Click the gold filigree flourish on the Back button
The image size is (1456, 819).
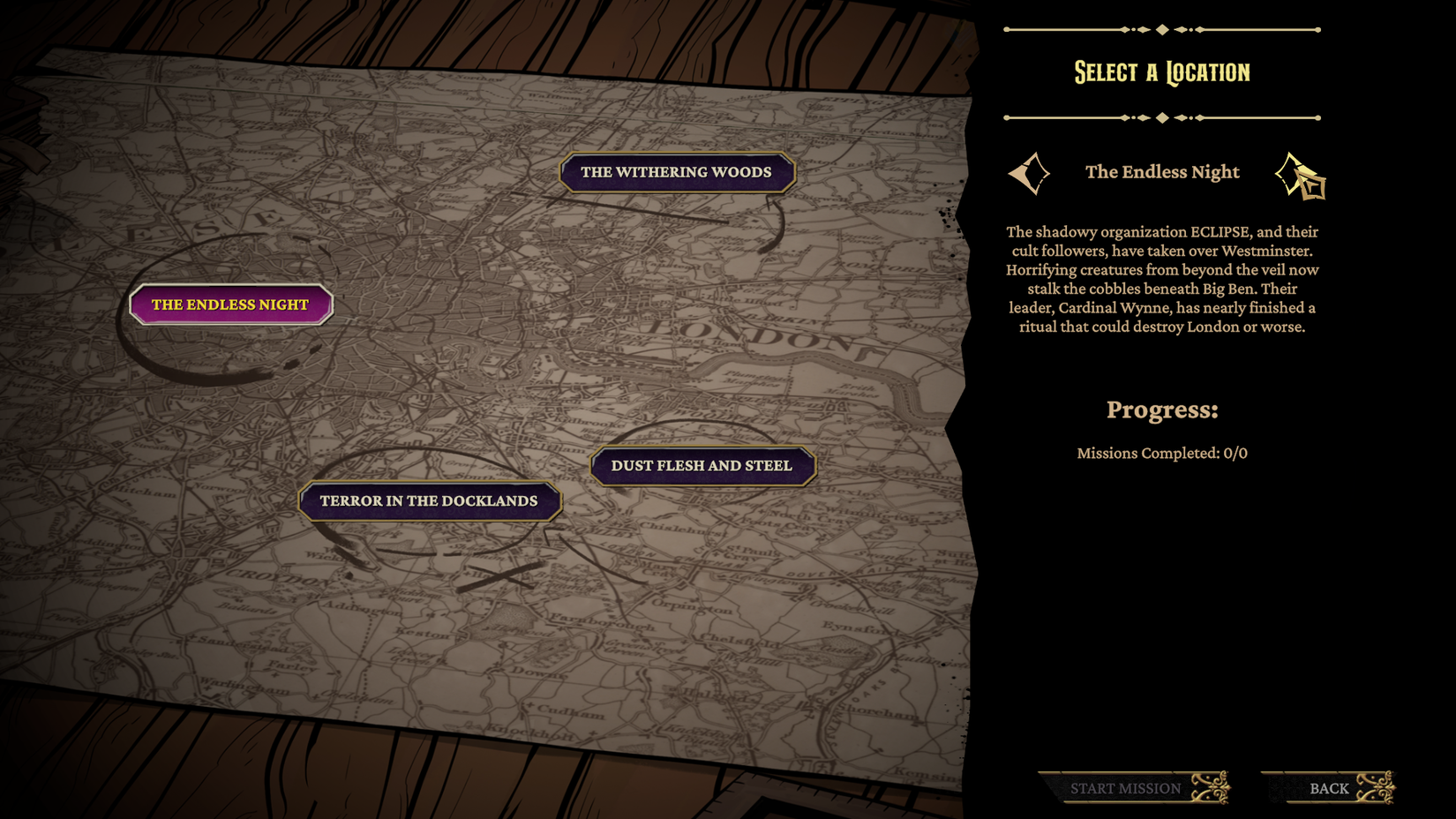(1376, 786)
